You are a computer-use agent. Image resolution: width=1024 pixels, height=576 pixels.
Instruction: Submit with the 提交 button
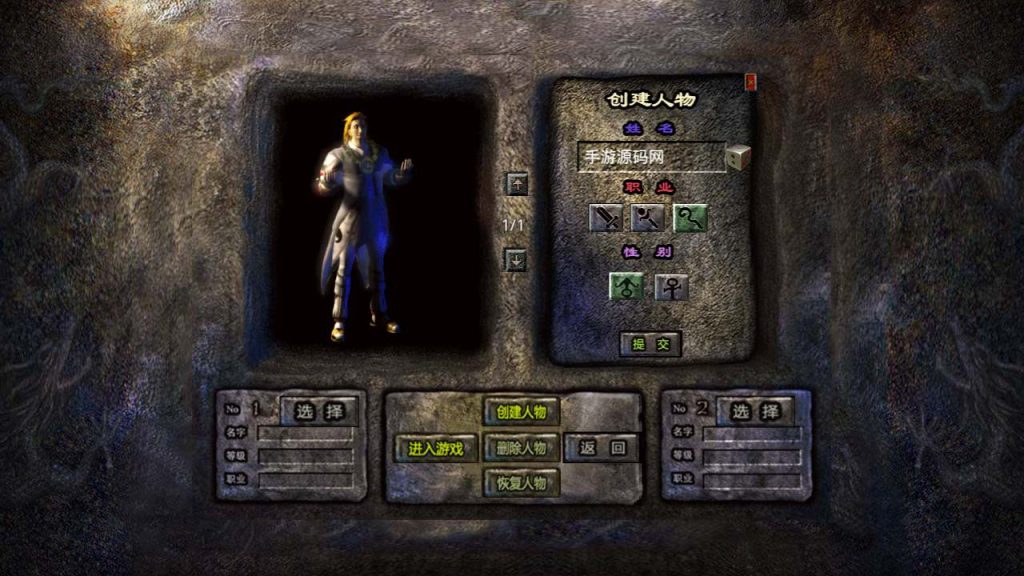[x=650, y=344]
